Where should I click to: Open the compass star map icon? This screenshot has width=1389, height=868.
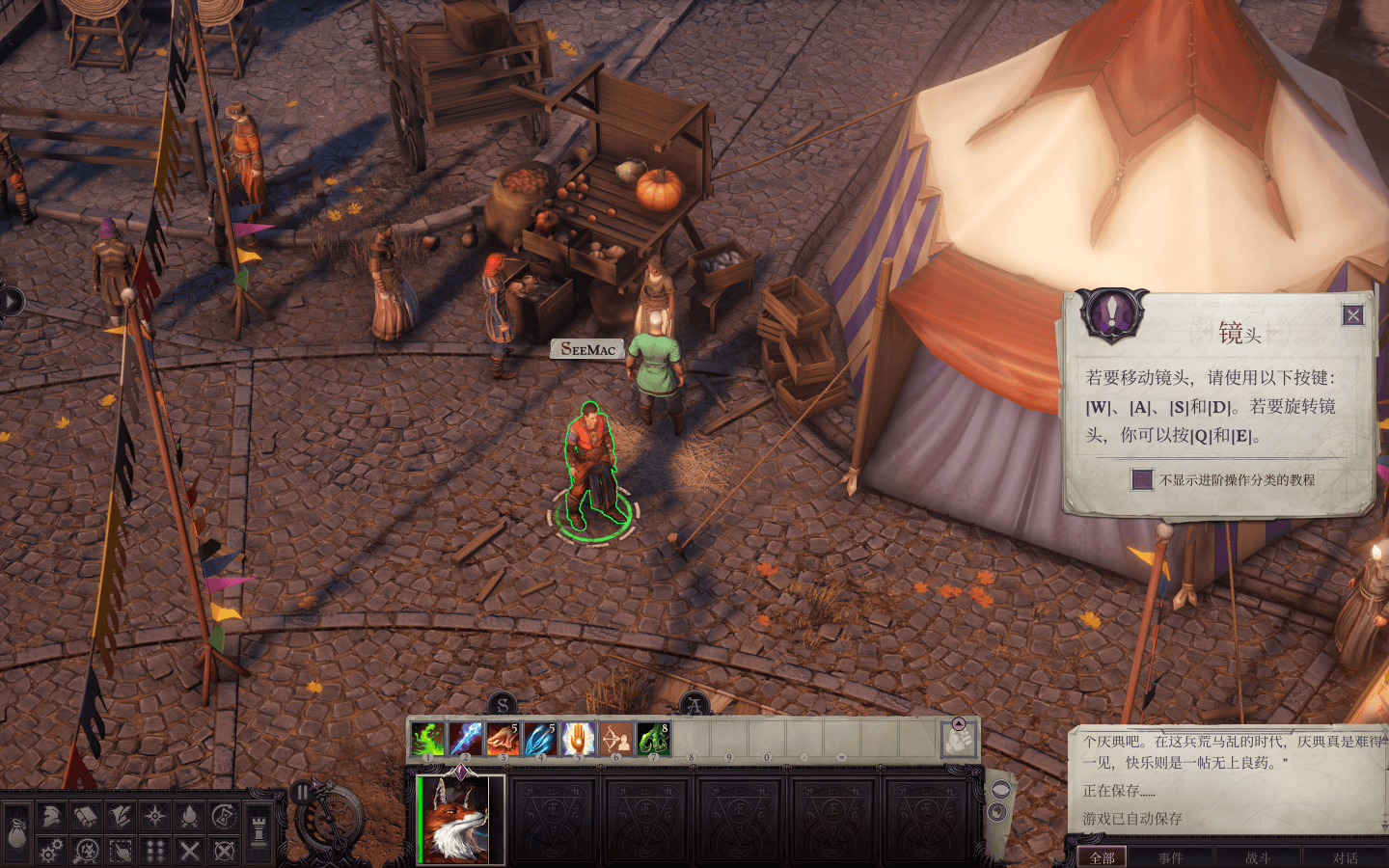pyautogui.click(x=154, y=817)
